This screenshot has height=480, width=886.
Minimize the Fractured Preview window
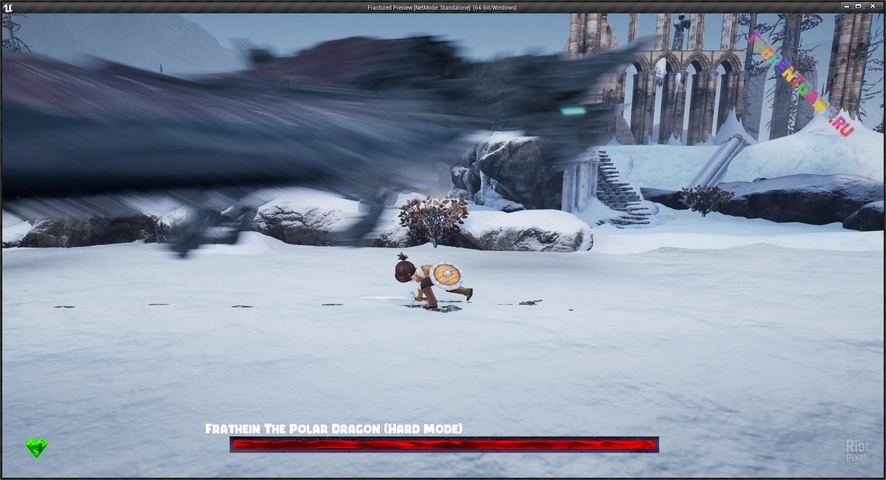848,7
